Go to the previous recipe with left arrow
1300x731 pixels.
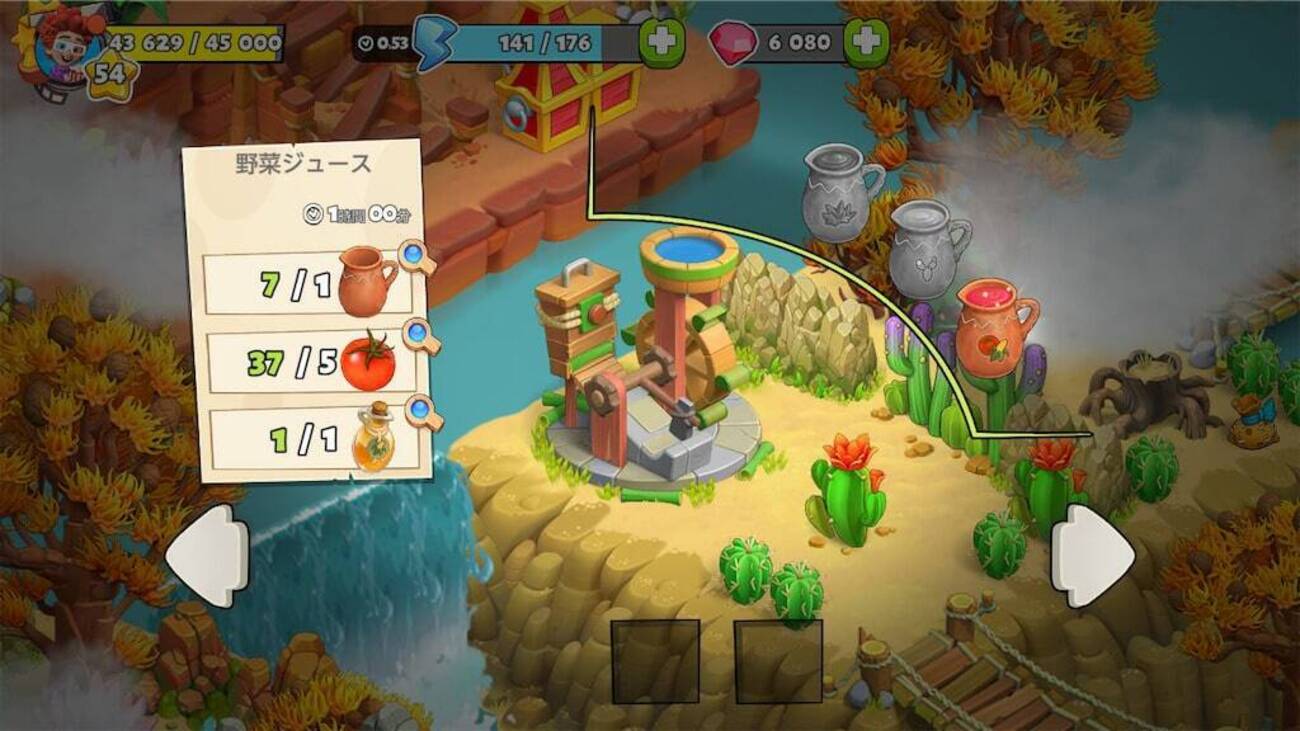(207, 555)
